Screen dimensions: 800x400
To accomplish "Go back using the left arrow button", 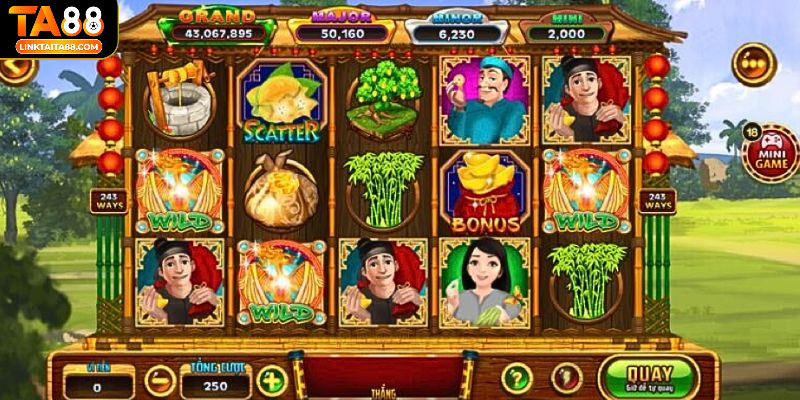I will [x=16, y=69].
